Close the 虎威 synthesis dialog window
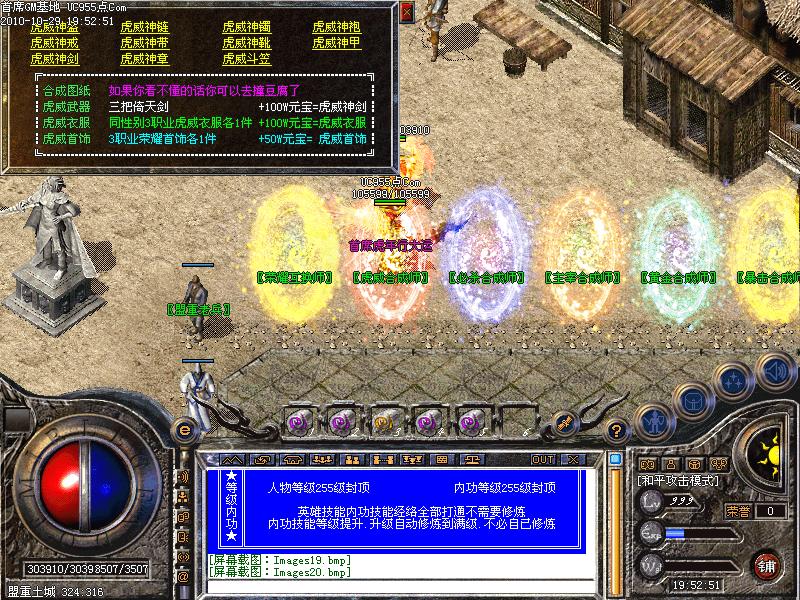This screenshot has height=600, width=800. pos(407,12)
